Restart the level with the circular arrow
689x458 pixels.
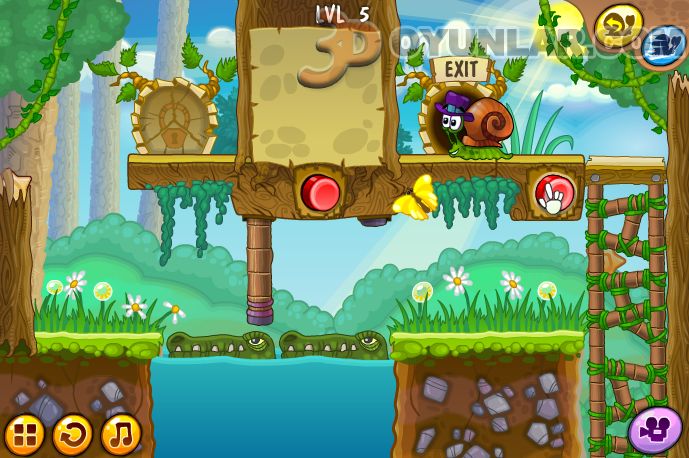coord(72,434)
